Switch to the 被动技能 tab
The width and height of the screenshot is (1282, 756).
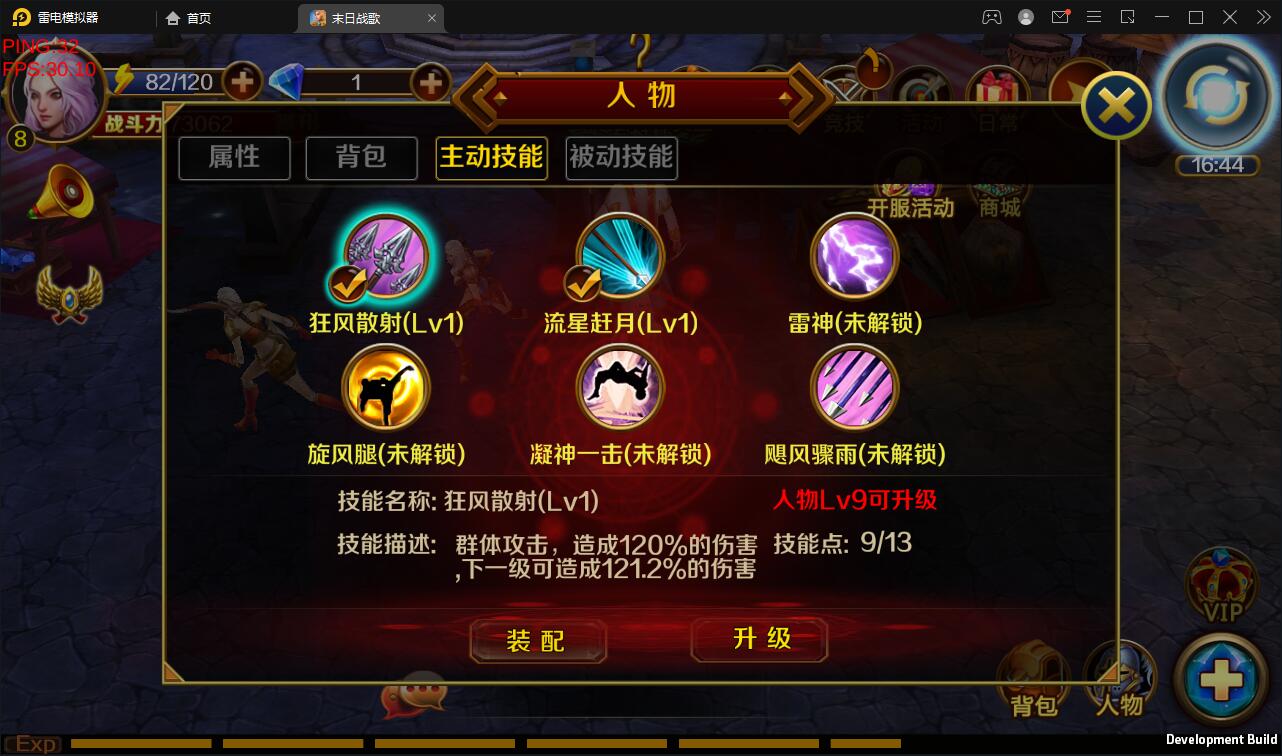pyautogui.click(x=621, y=158)
